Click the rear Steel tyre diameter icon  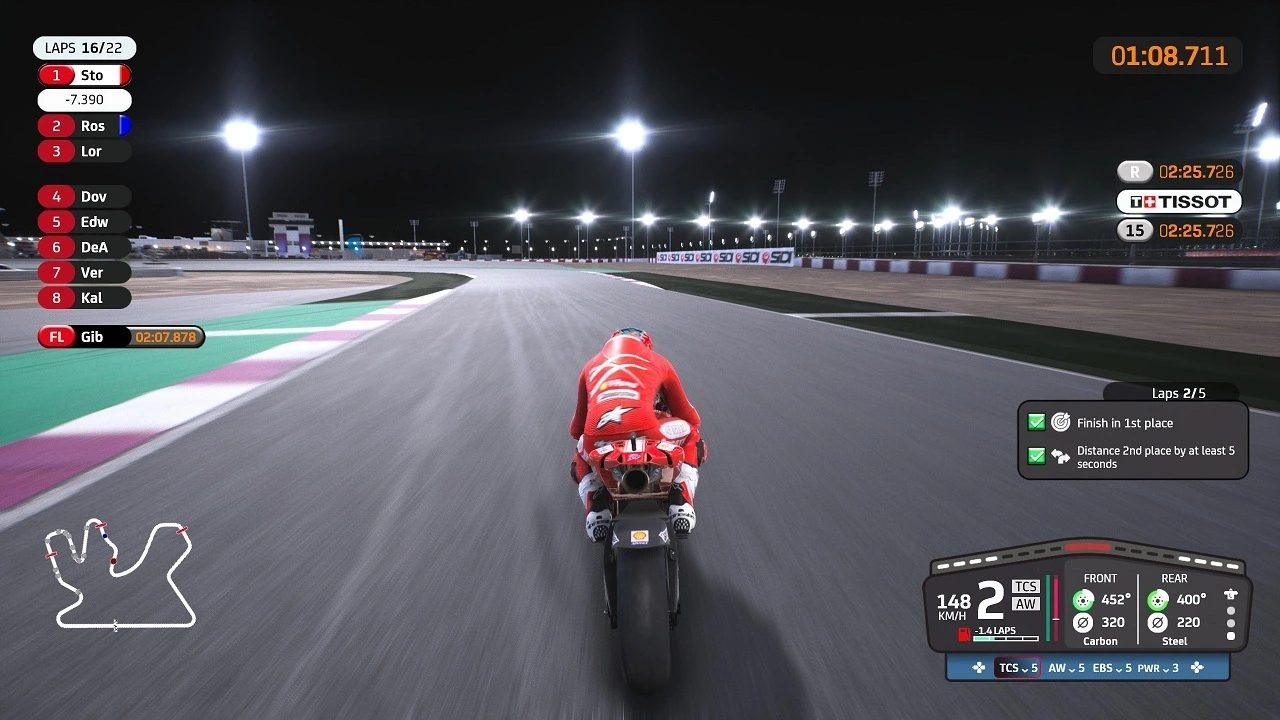(1157, 622)
